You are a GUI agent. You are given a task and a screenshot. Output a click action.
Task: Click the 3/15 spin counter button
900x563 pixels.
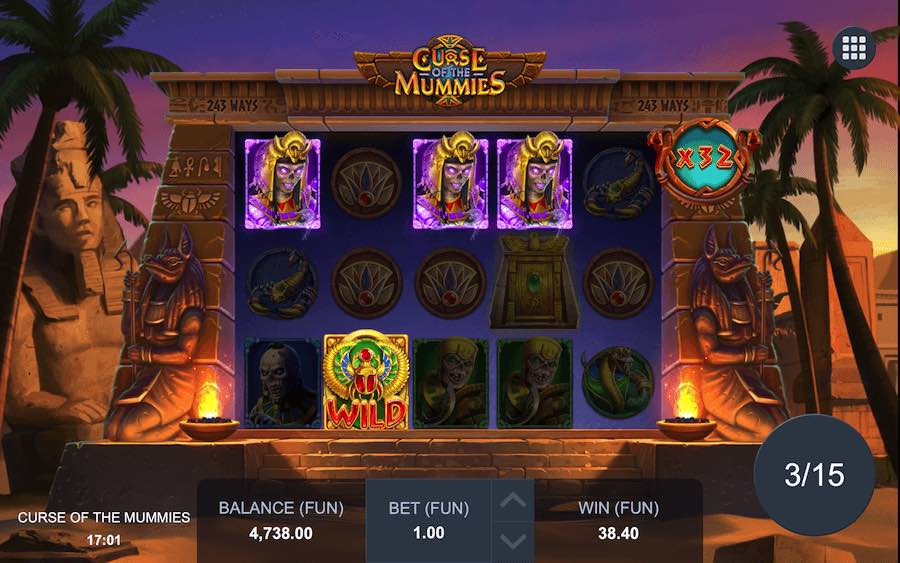point(814,475)
